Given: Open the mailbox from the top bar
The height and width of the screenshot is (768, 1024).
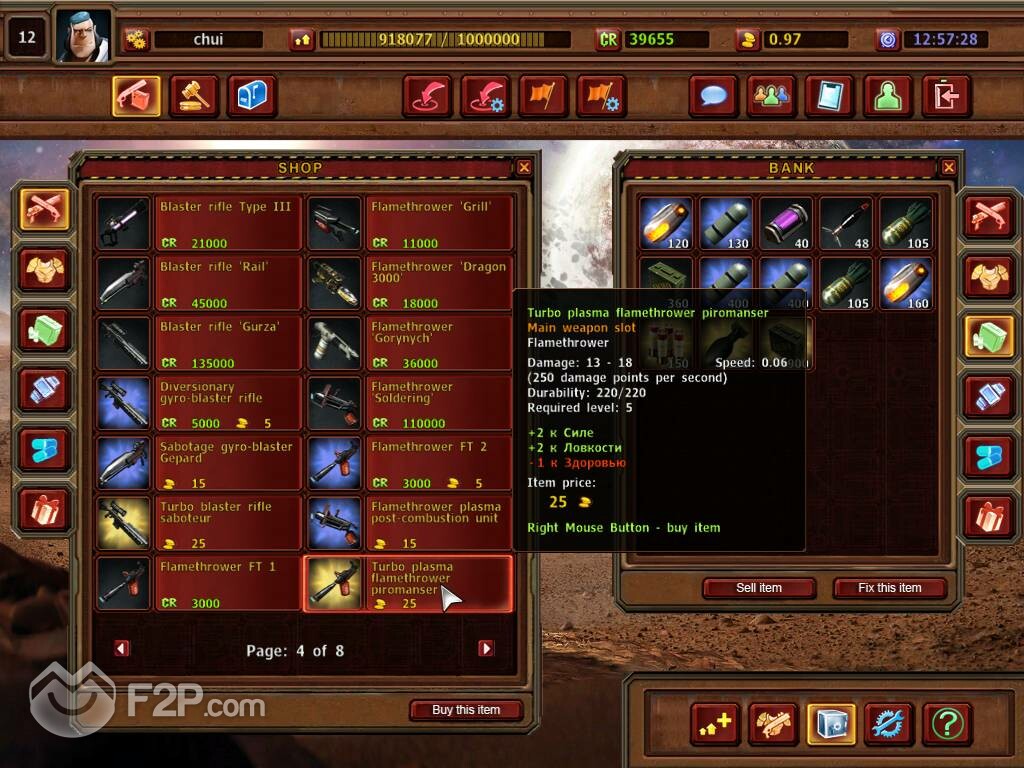Looking at the screenshot, I should tap(252, 96).
